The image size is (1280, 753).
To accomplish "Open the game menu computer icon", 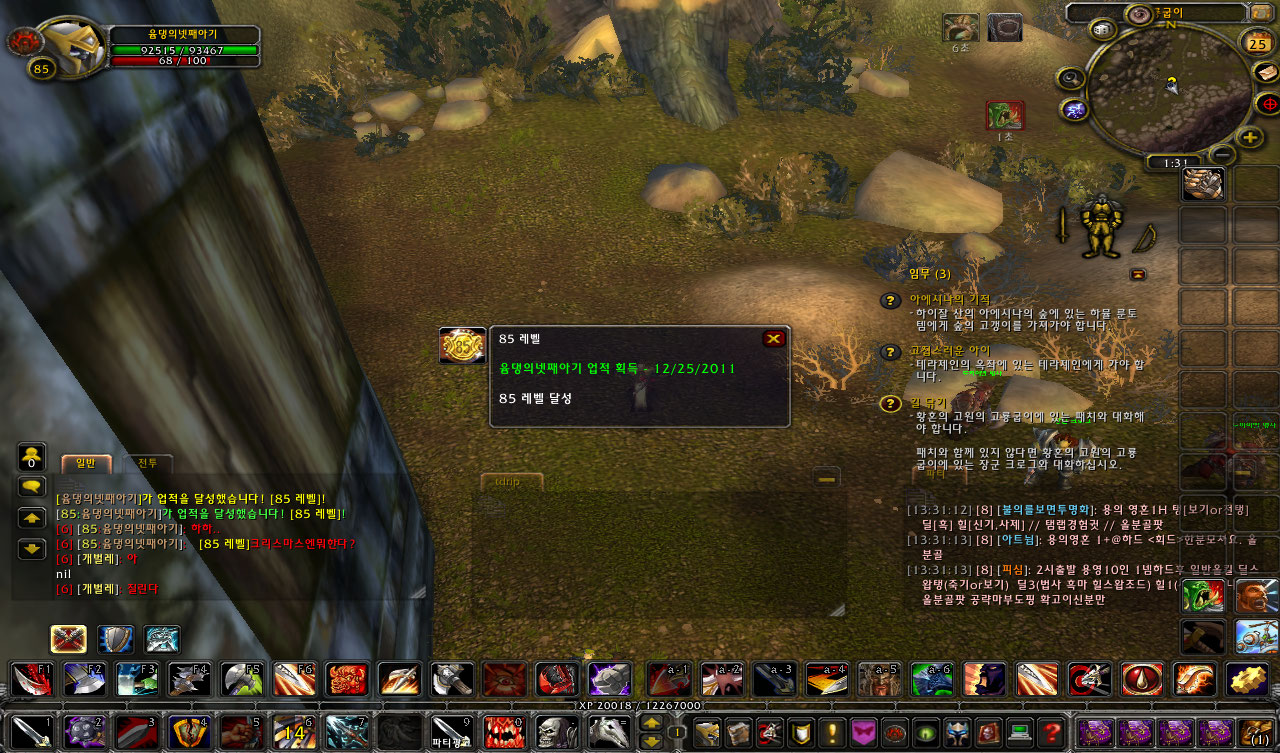I will click(1019, 733).
